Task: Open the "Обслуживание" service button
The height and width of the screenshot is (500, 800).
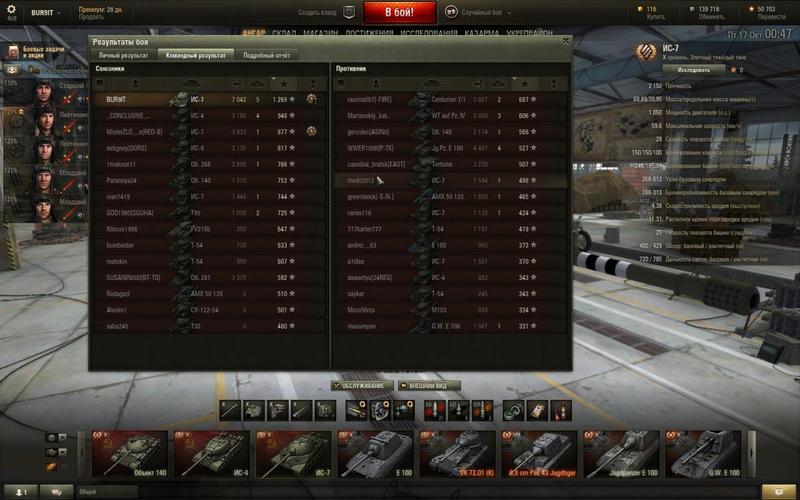Action: coord(360,385)
